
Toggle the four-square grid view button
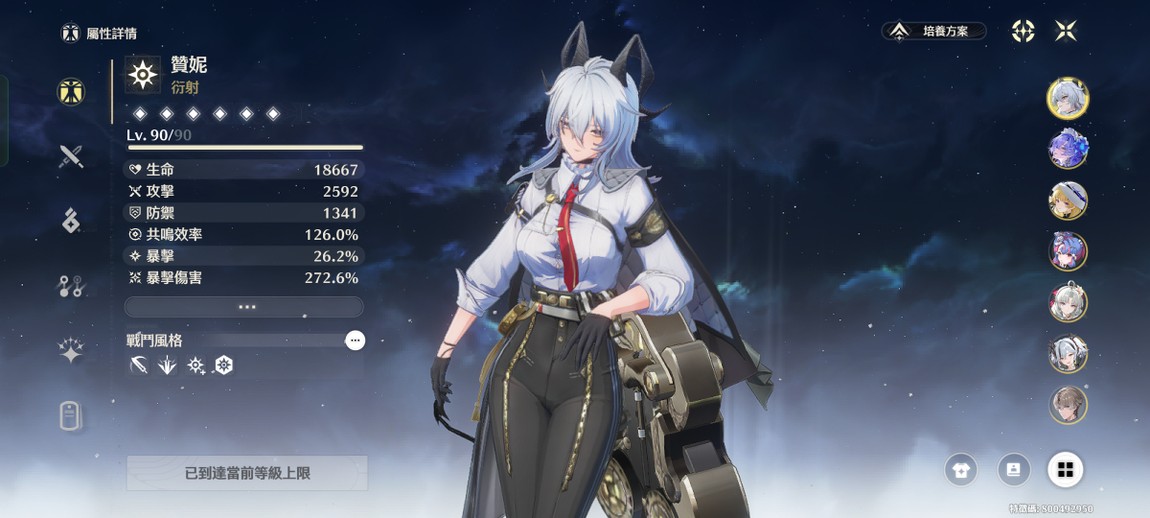[x=1065, y=470]
